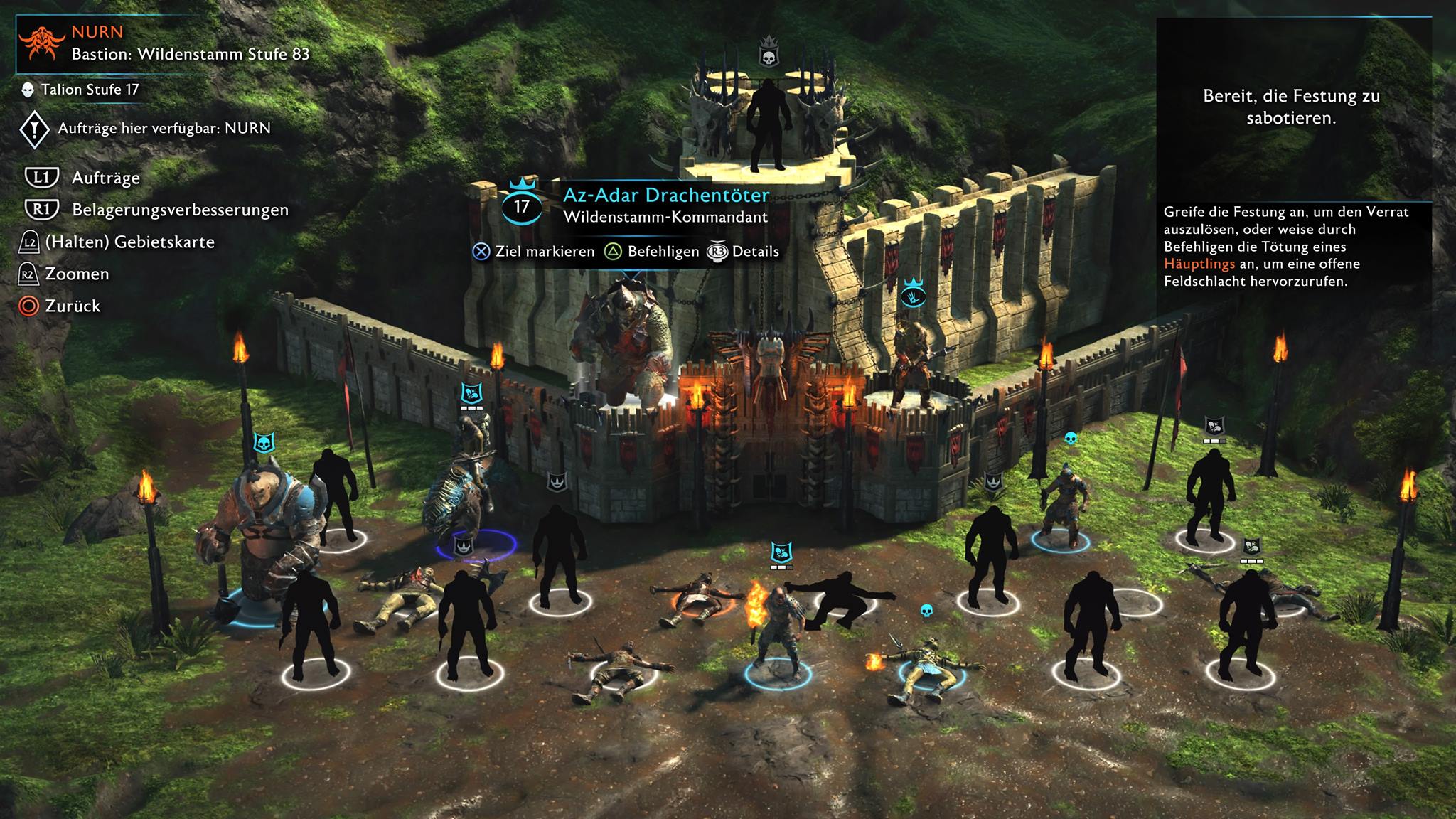
Task: Choose Ziel markieren for Az-Adar
Action: coord(544,252)
